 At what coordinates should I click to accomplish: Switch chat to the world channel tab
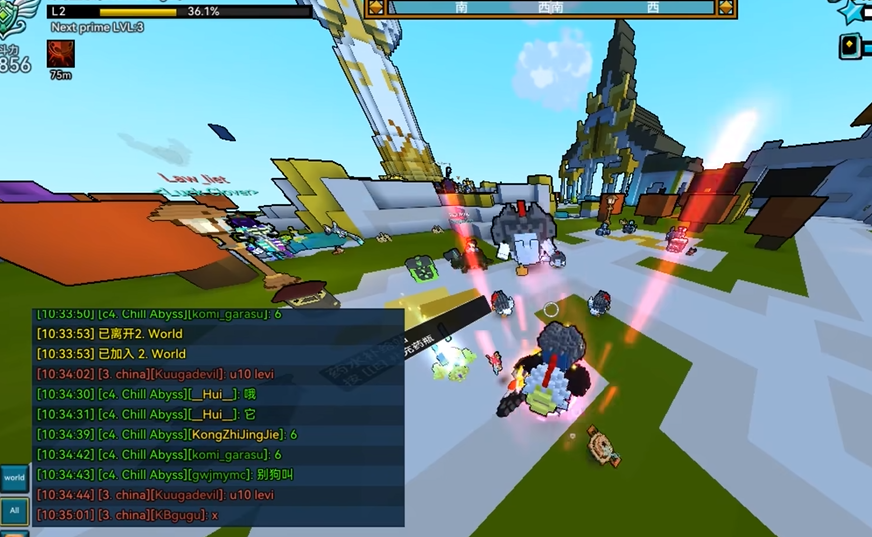tap(14, 478)
